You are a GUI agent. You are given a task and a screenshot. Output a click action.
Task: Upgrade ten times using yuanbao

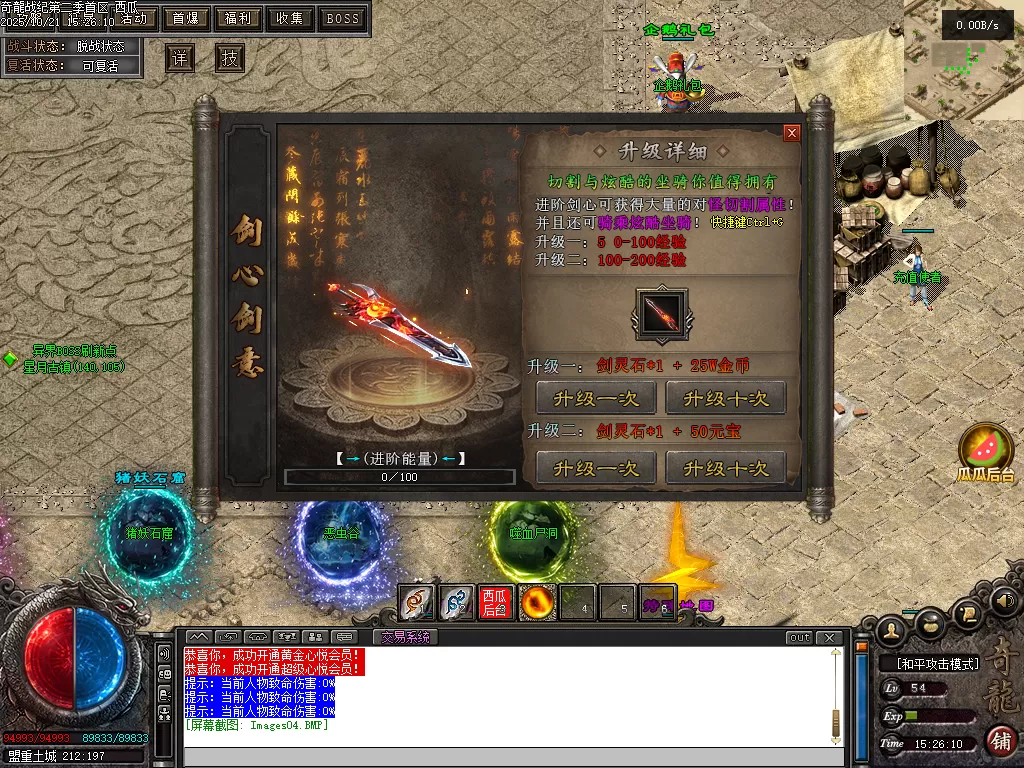pyautogui.click(x=725, y=468)
